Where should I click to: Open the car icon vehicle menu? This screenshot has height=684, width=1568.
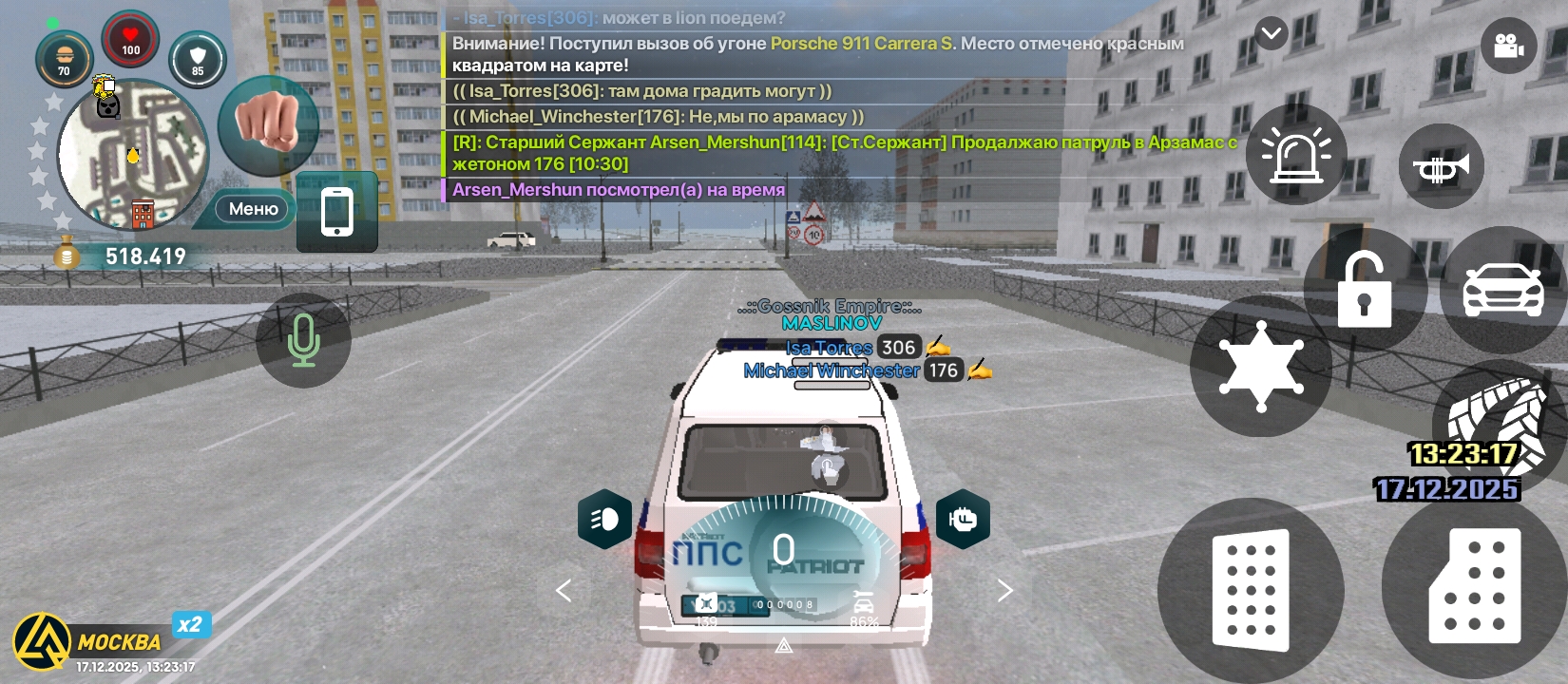click(x=1502, y=288)
